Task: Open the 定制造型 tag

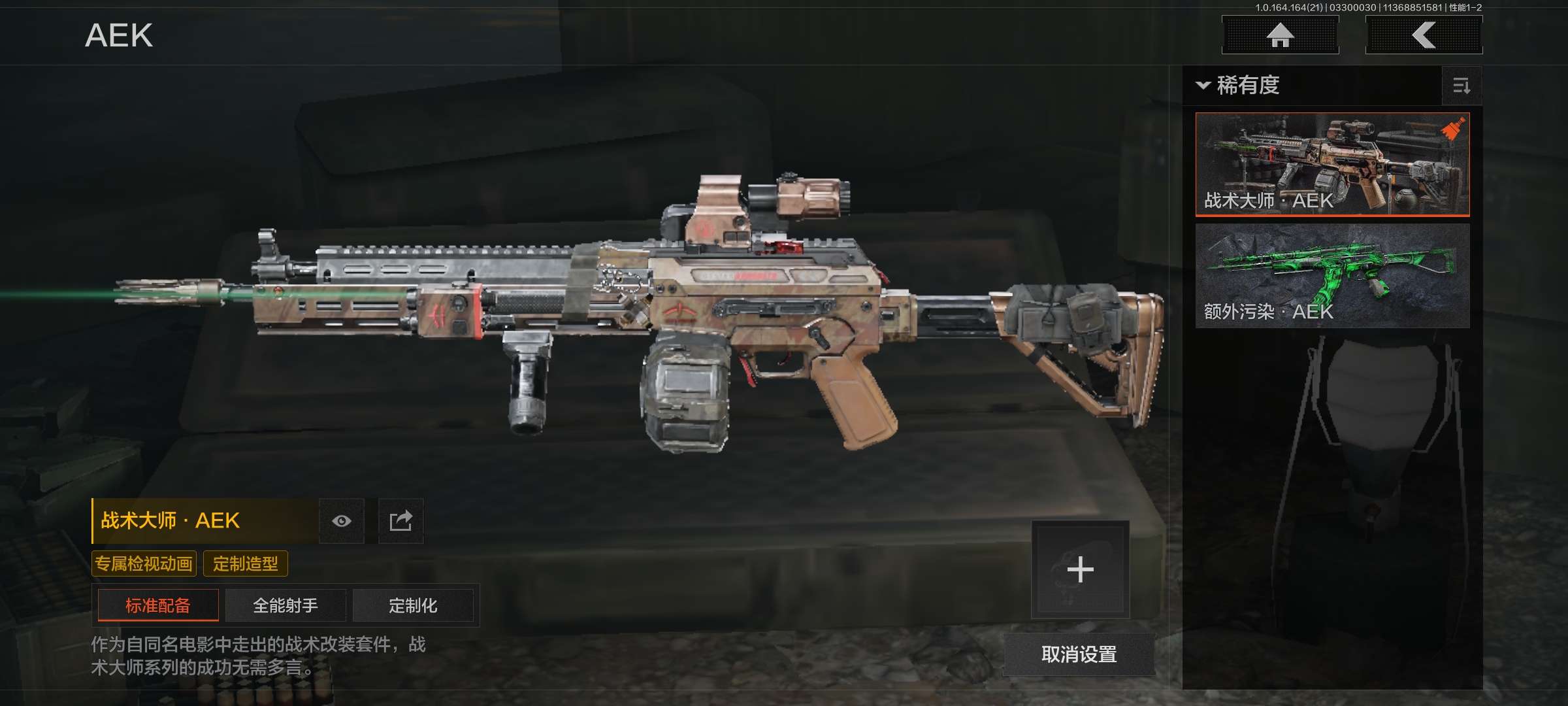Action: point(246,563)
